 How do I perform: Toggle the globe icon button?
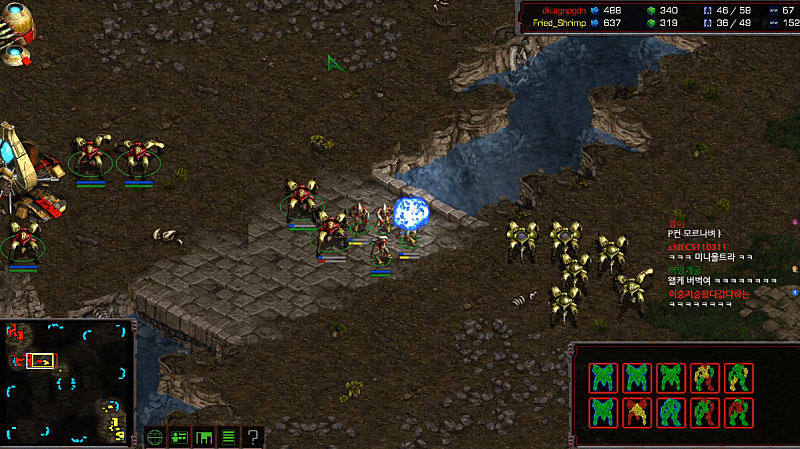coord(155,437)
